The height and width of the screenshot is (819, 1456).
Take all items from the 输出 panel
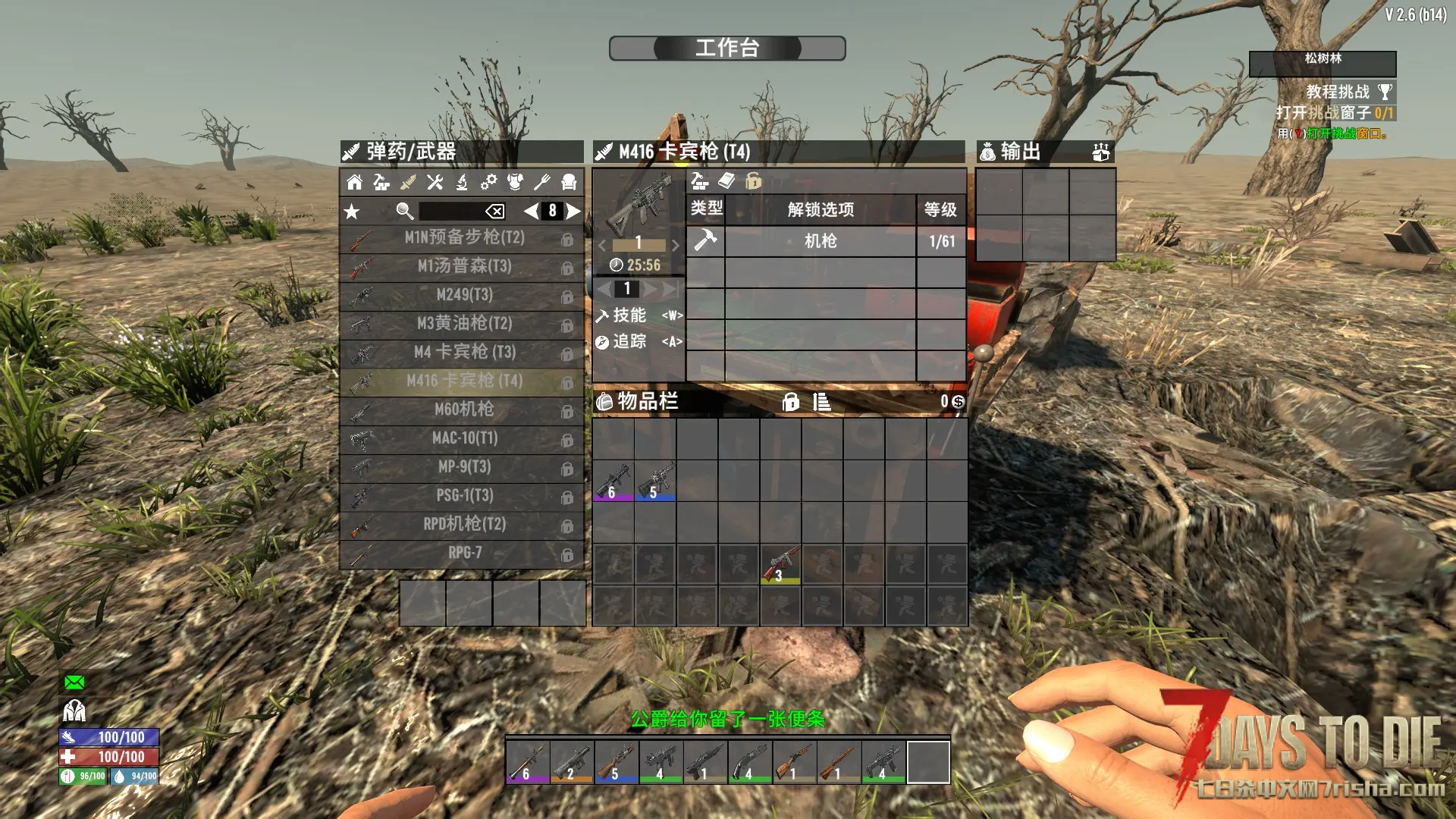click(1100, 152)
